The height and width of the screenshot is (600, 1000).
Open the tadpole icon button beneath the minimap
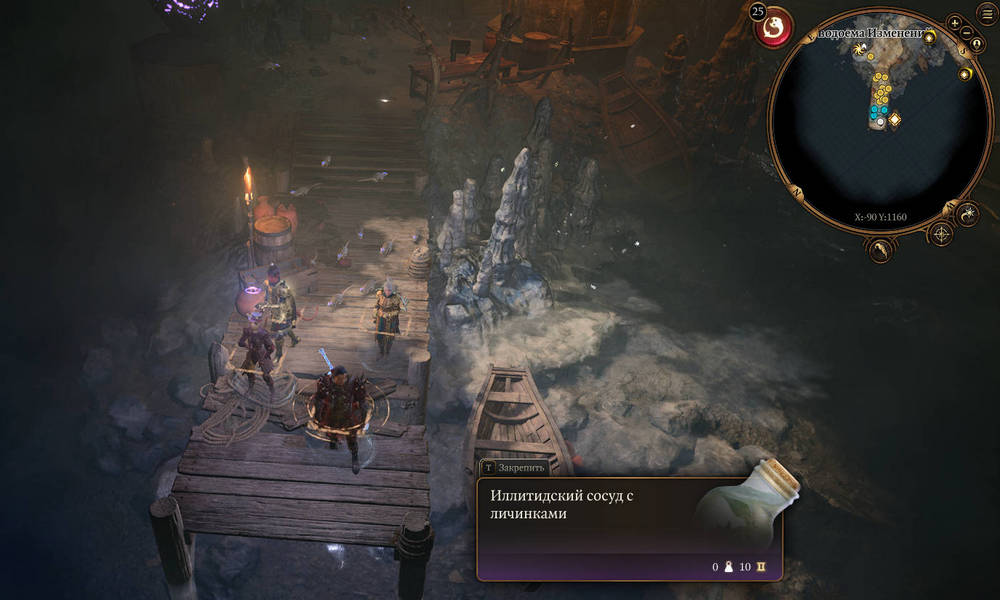point(881,250)
